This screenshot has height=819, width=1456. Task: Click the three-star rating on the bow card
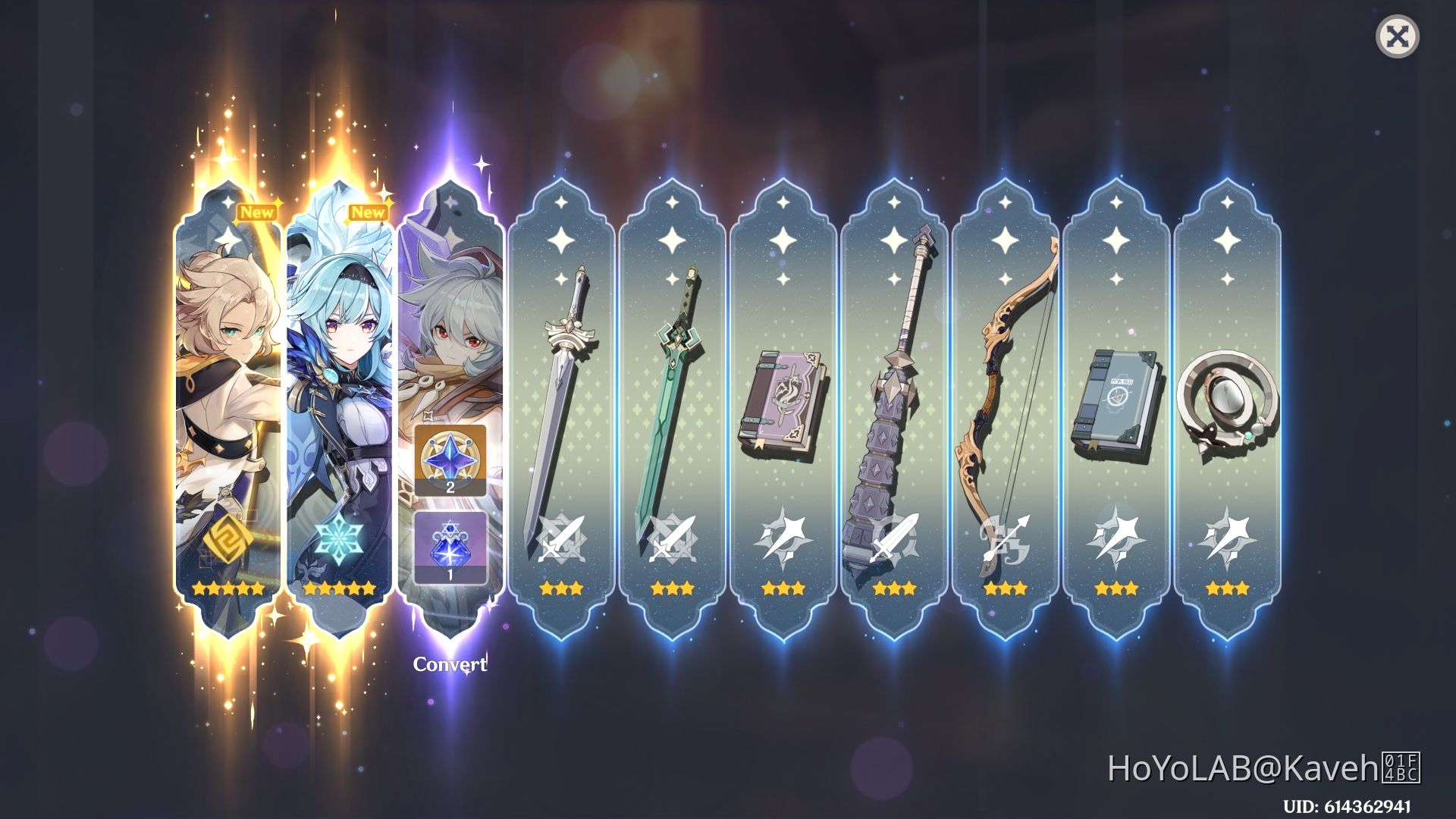(1004, 588)
